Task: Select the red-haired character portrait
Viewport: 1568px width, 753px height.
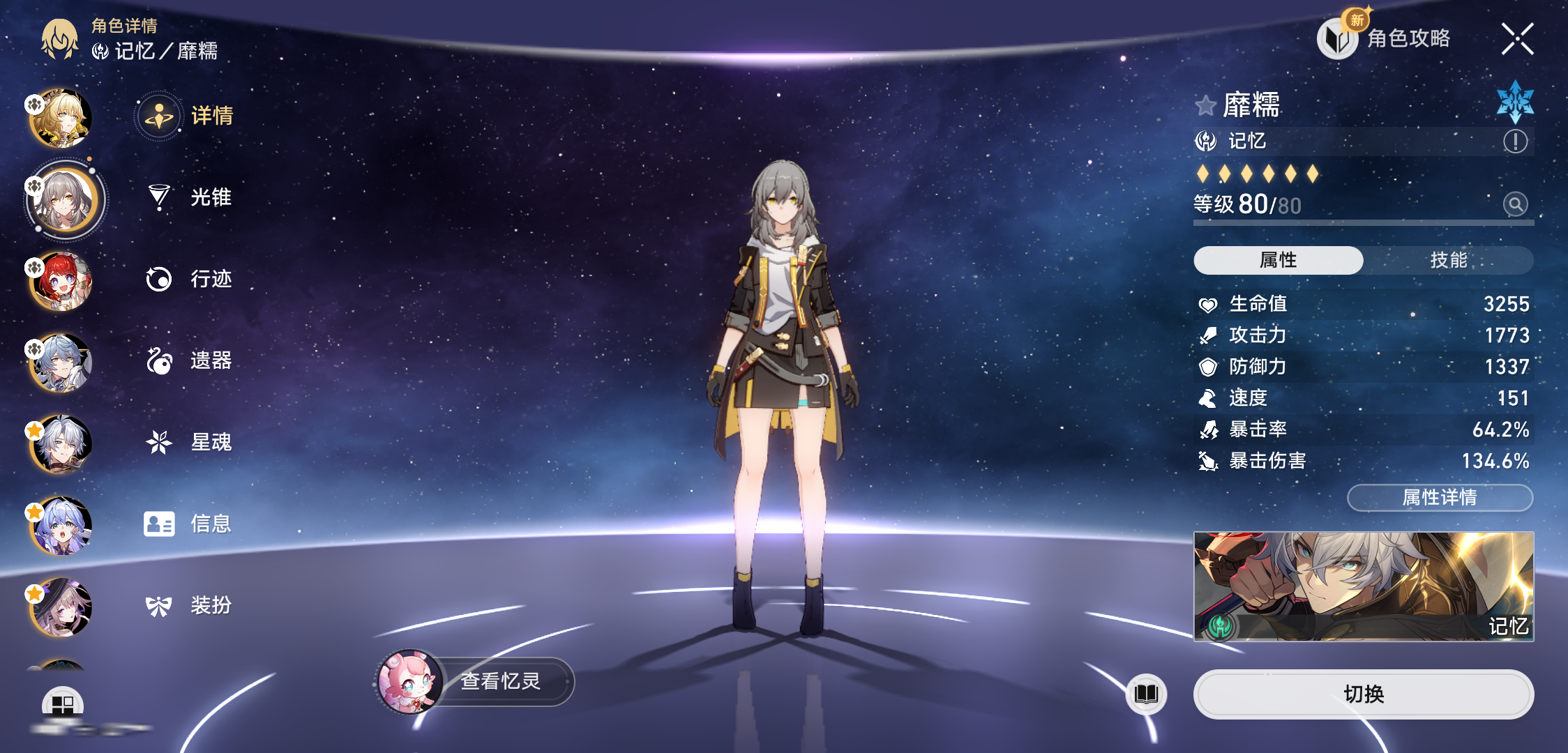Action: (61, 281)
